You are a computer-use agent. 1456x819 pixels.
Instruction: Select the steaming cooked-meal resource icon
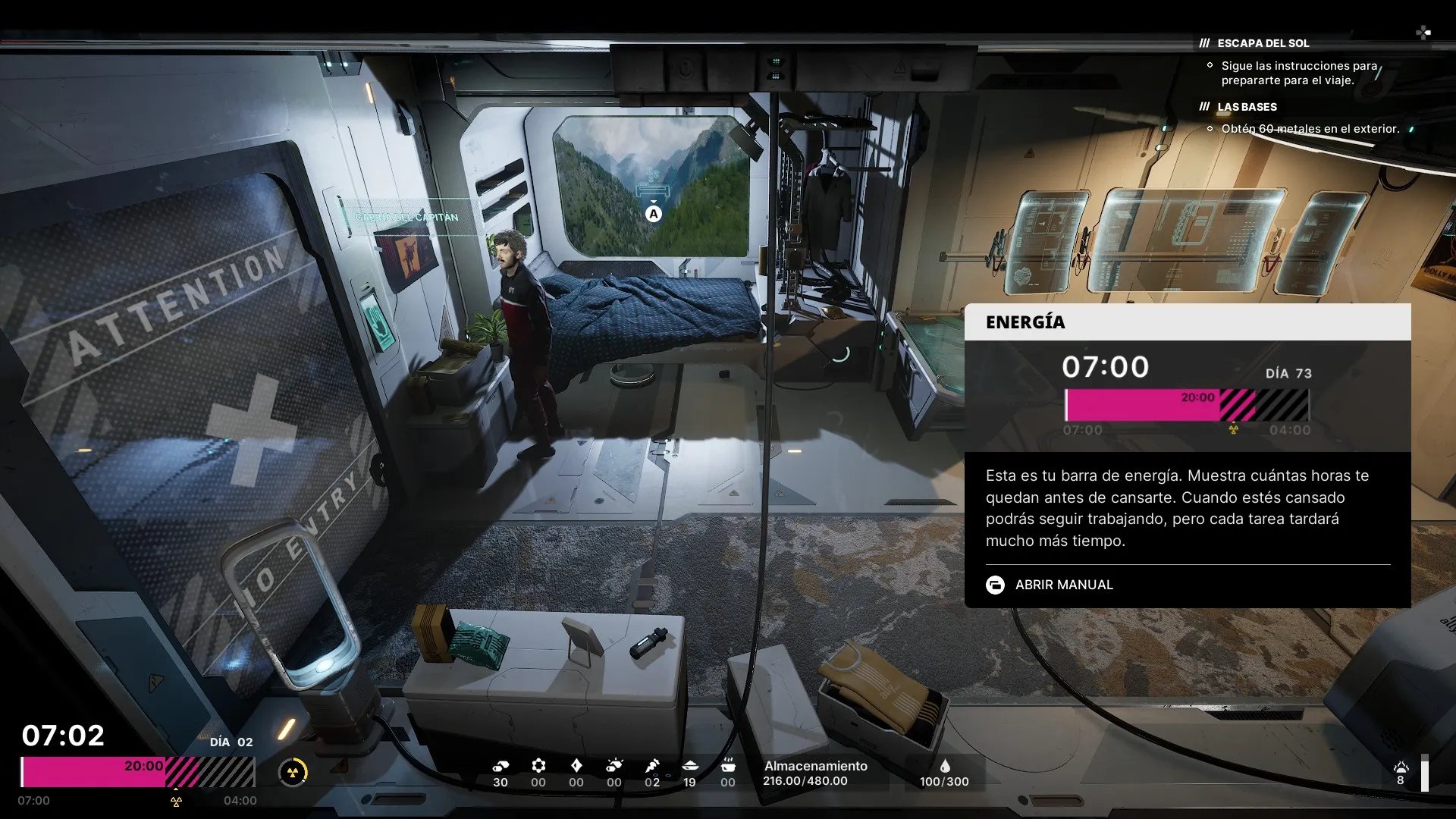(728, 766)
